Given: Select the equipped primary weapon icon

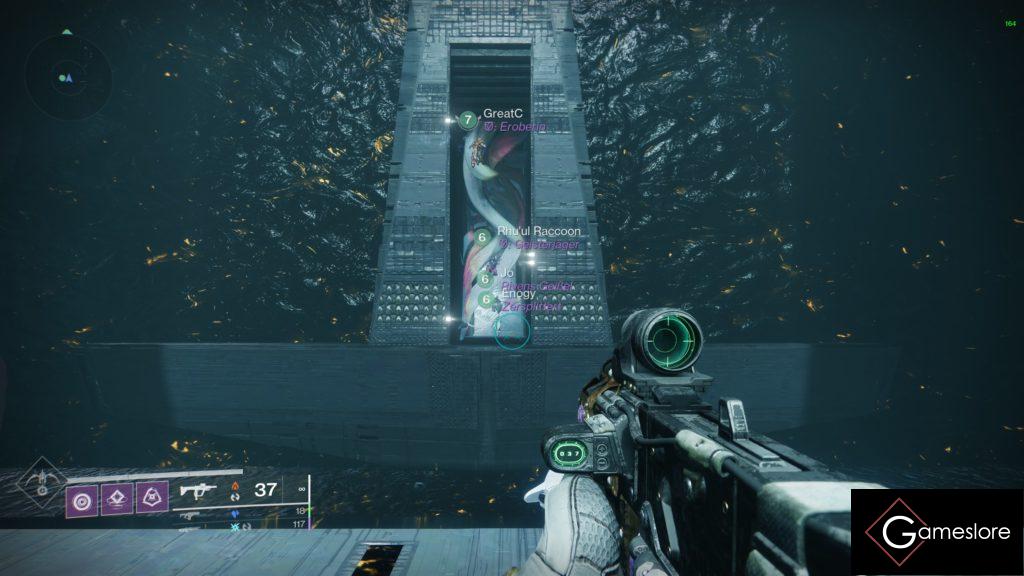Looking at the screenshot, I should (x=199, y=491).
